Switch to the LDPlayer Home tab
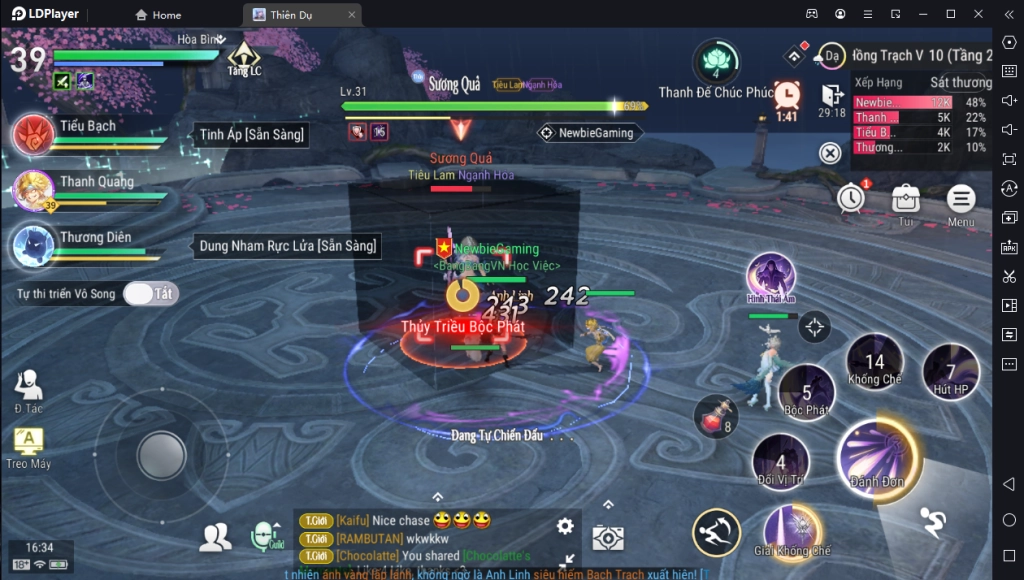 (159, 15)
